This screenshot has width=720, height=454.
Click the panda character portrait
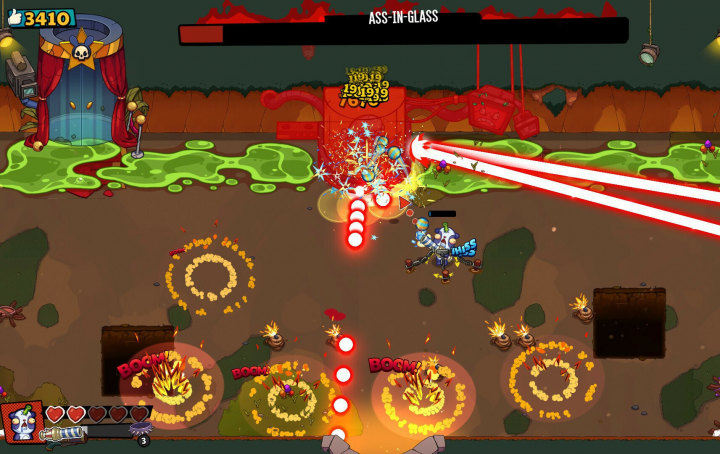[22, 423]
